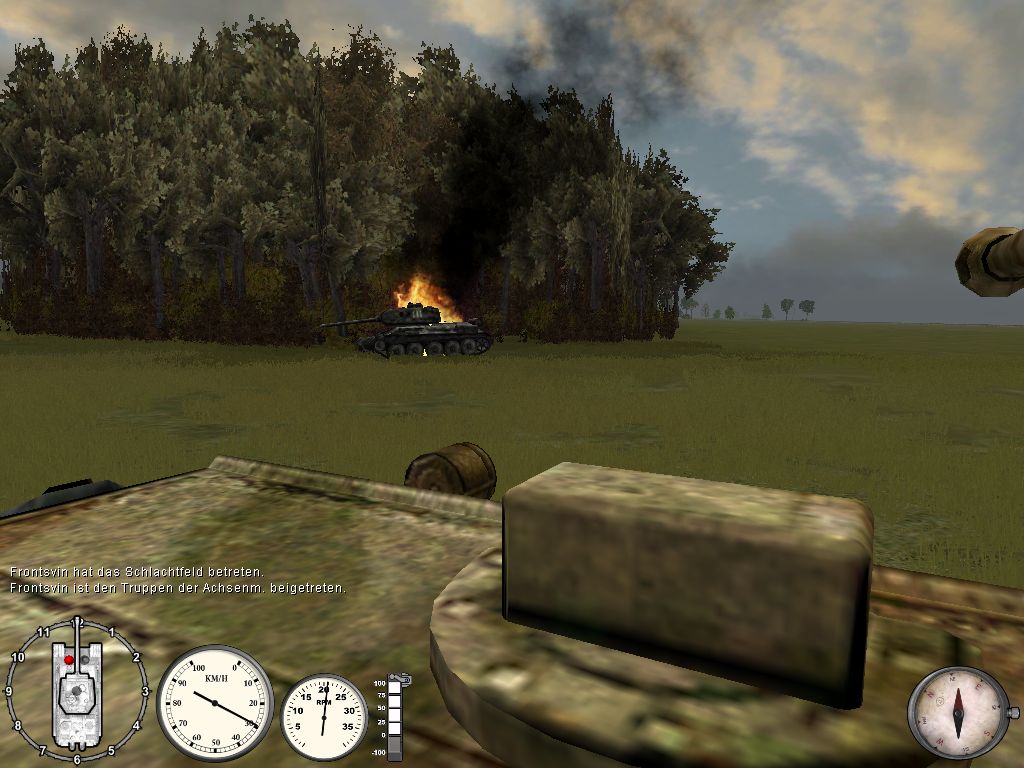
Task: Click the tank damage status diagram
Action: 77,690
